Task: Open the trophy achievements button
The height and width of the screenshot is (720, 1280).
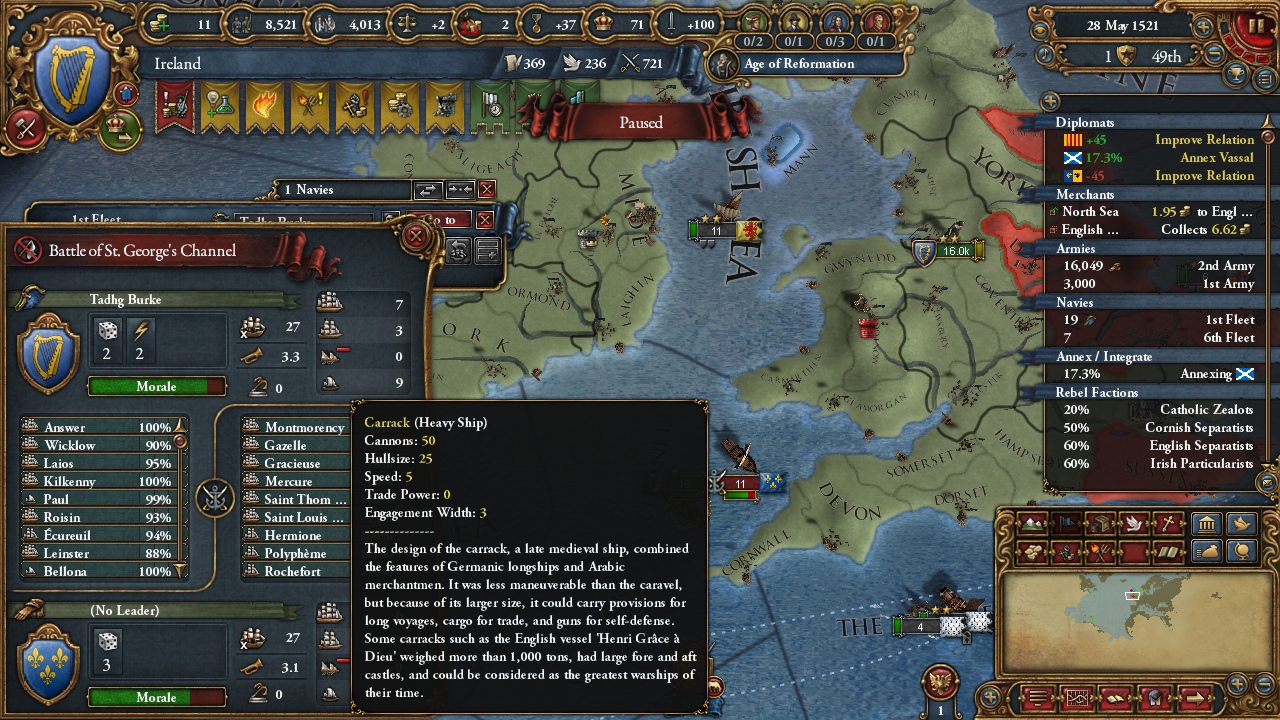Action: (x=1238, y=76)
